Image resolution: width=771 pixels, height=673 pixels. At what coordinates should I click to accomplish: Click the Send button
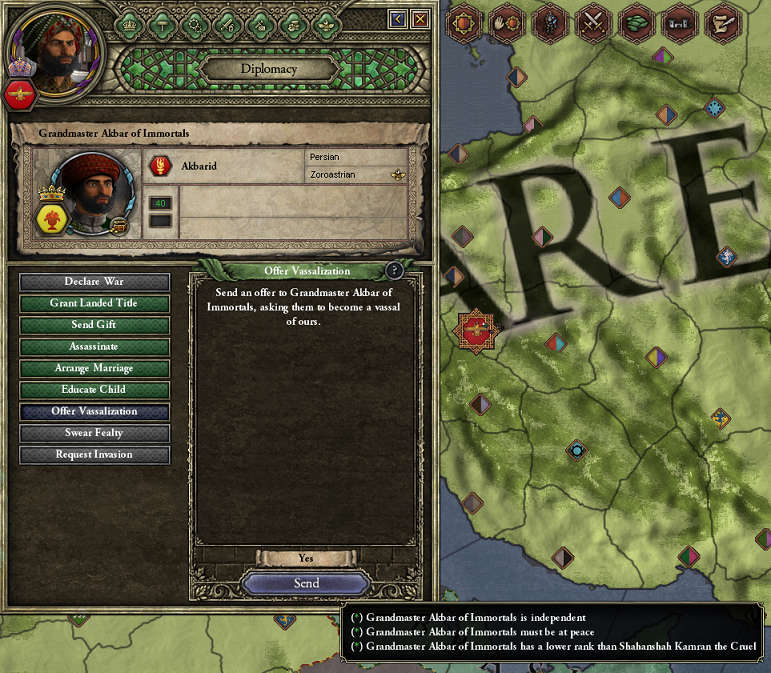306,583
